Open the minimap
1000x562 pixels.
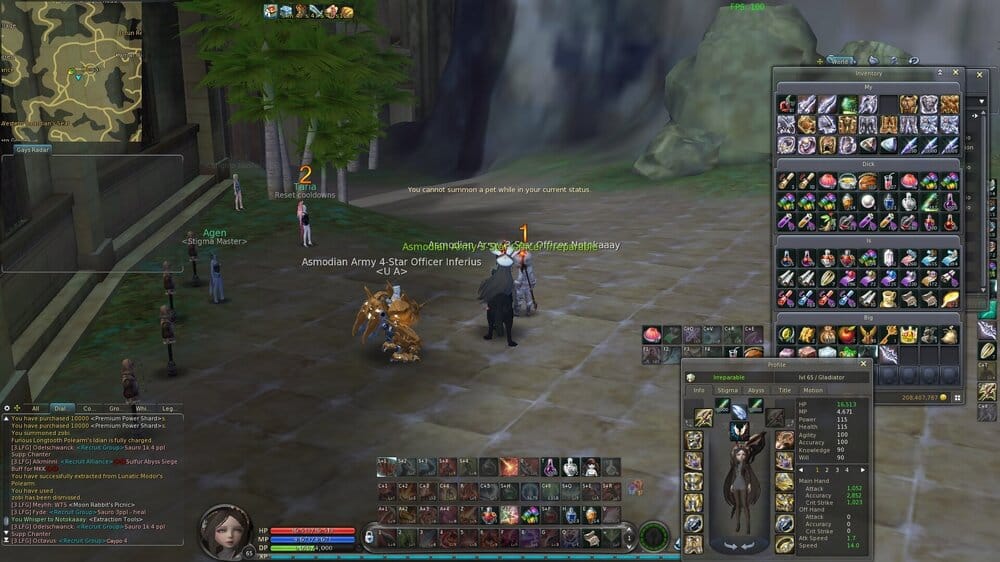click(70, 70)
